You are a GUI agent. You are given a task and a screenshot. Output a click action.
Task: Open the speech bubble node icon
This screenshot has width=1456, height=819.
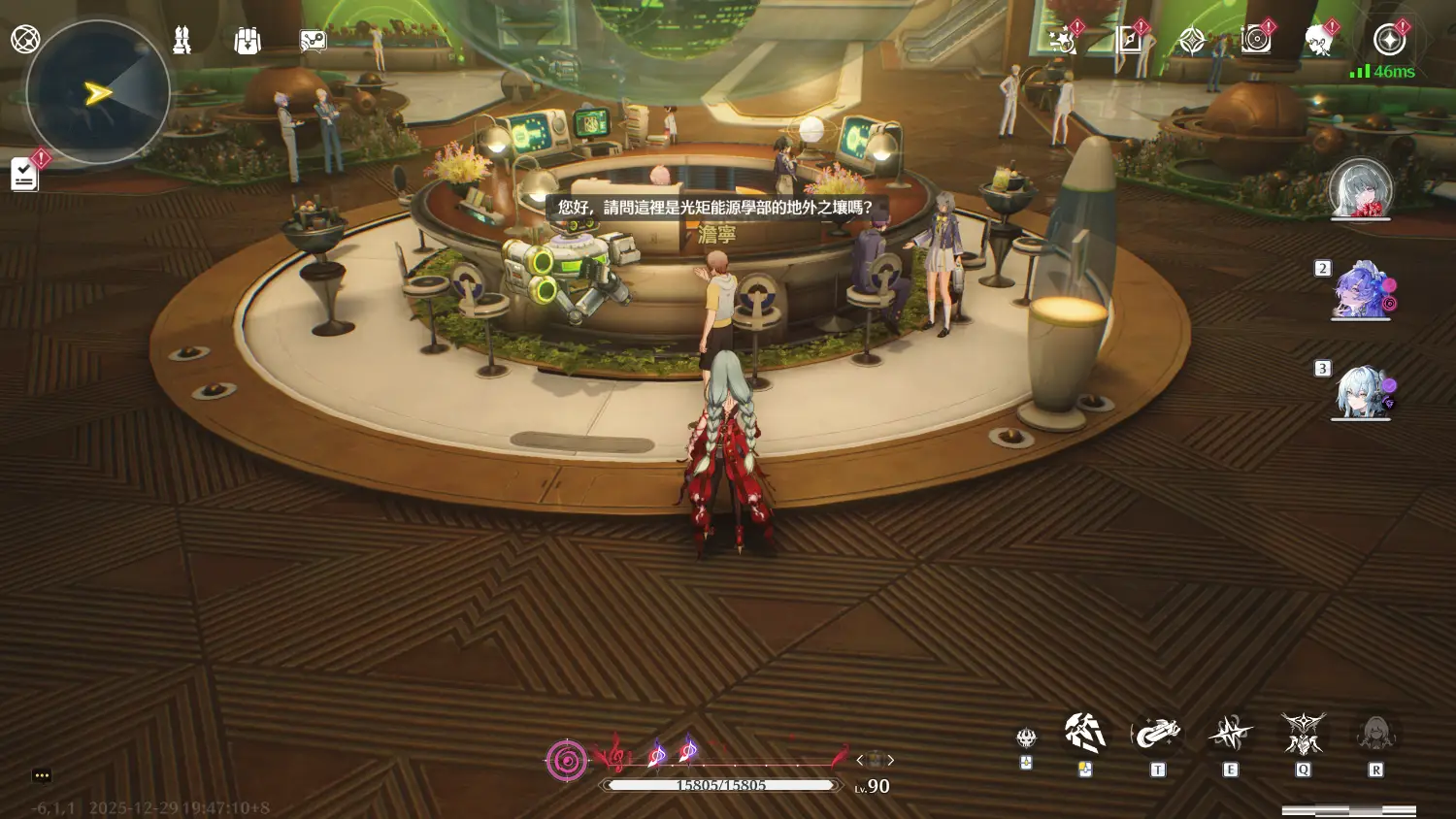pos(313,41)
